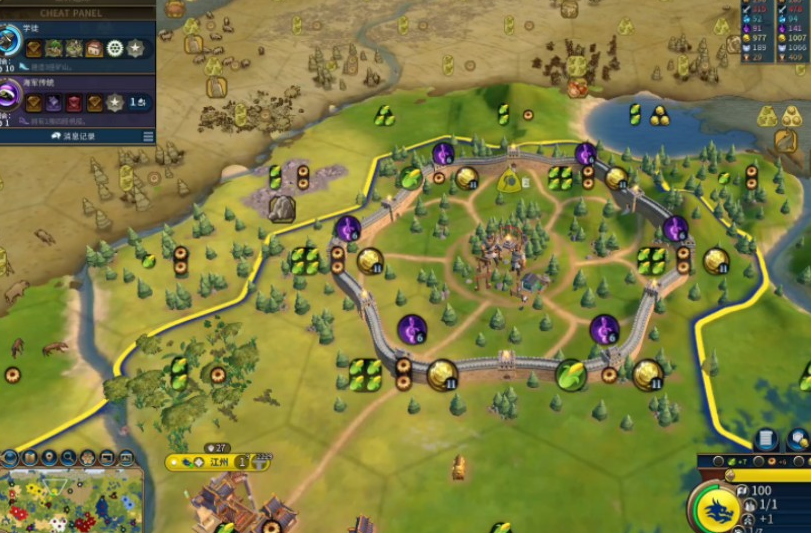Image resolution: width=811 pixels, height=533 pixels.
Task: Open the blue scroll button near unit panel
Action: 766,439
